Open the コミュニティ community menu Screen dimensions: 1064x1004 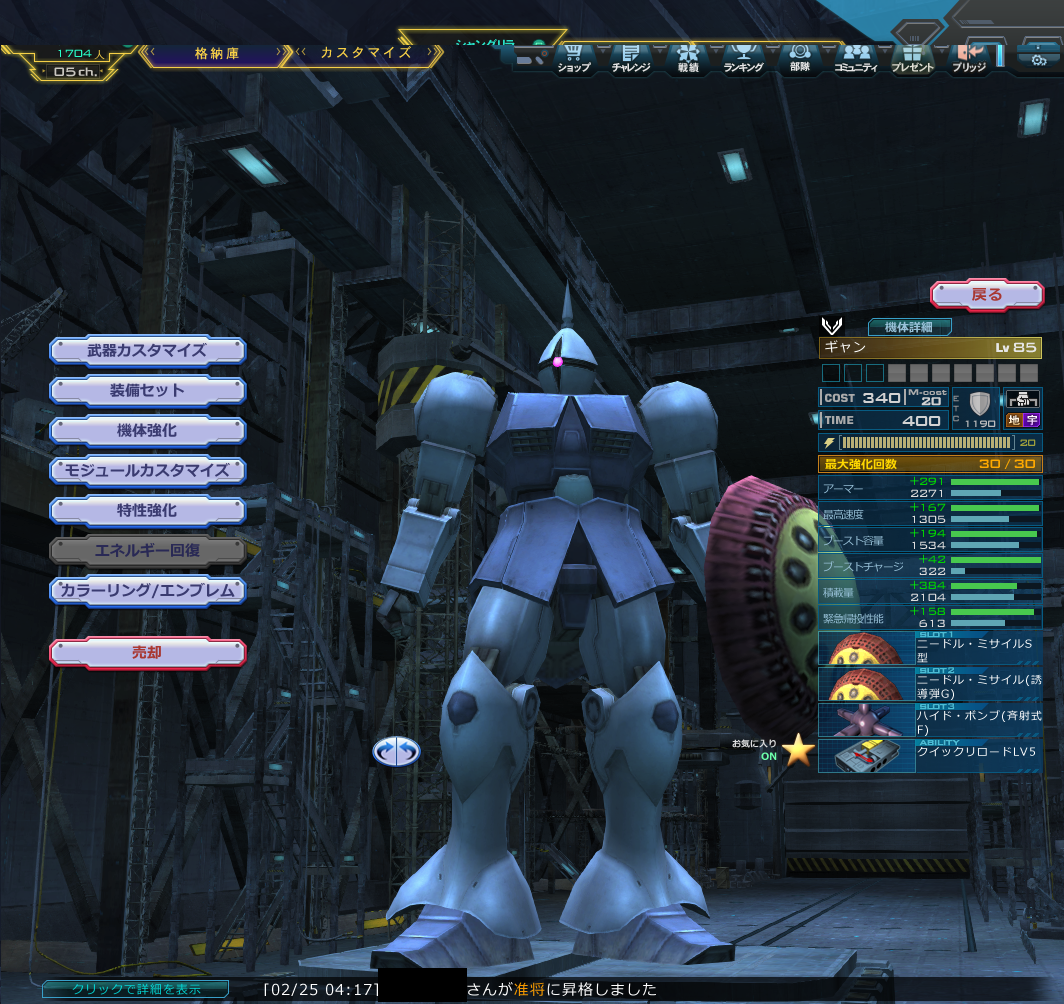[x=855, y=59]
